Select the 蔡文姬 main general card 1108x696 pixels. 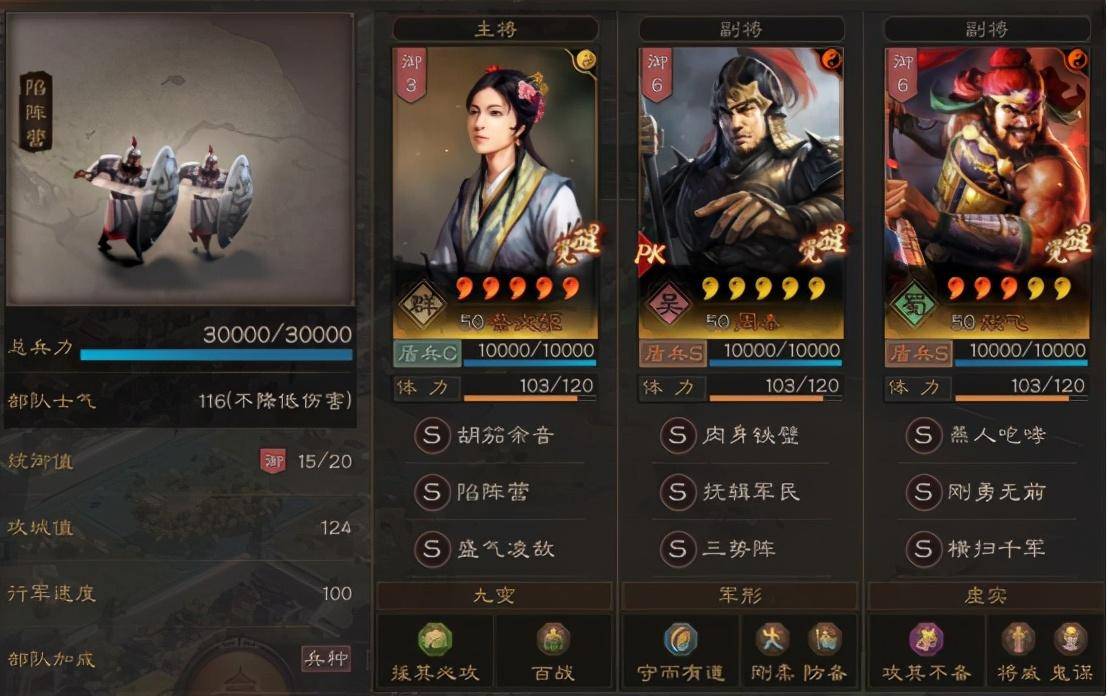point(495,190)
